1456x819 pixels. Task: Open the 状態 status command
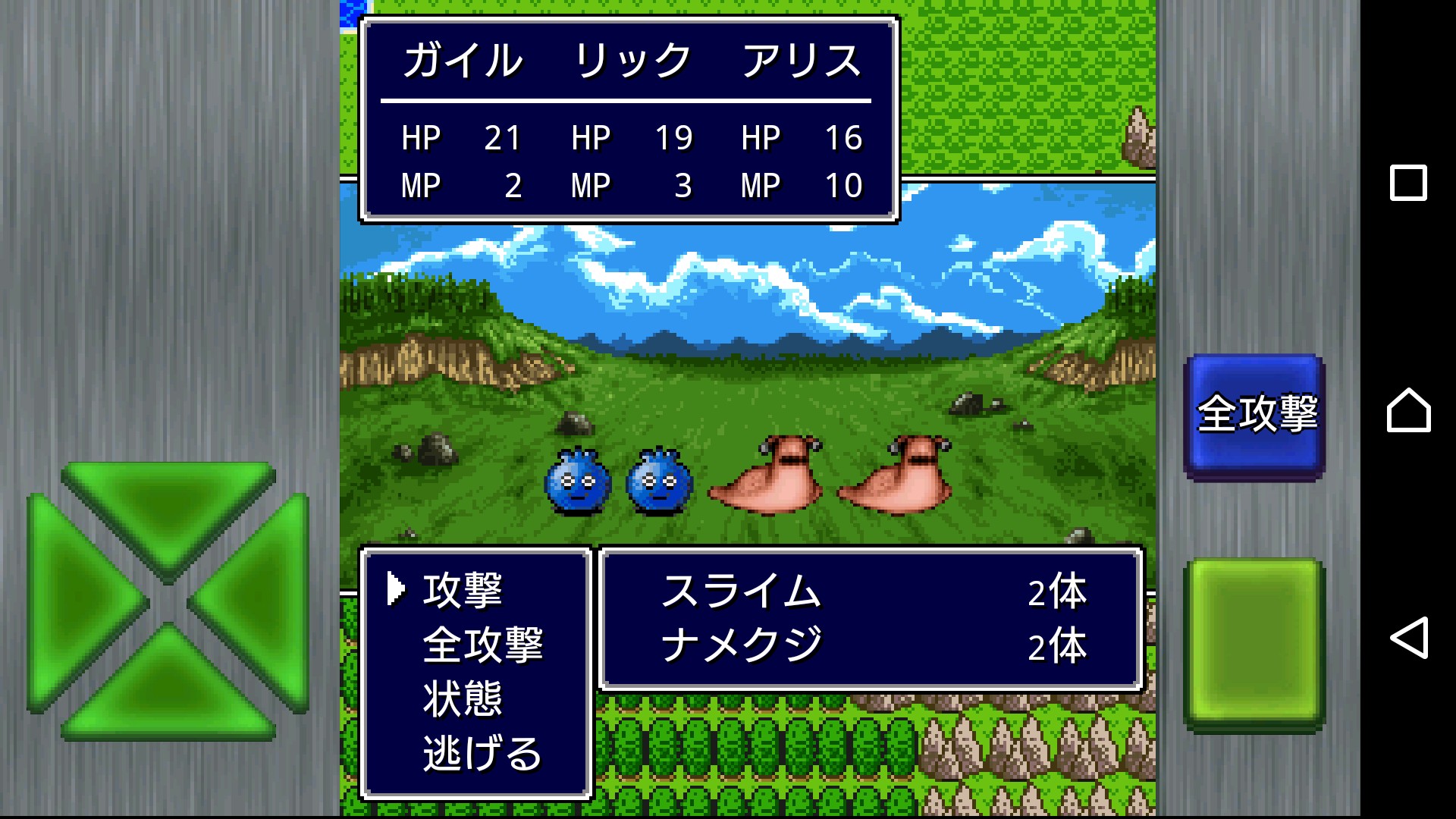(462, 698)
